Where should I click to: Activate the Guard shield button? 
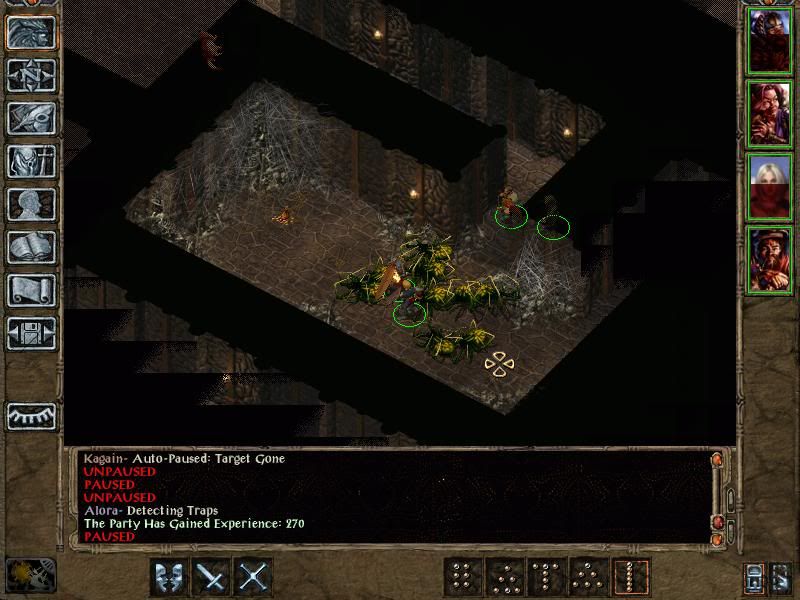[x=169, y=577]
